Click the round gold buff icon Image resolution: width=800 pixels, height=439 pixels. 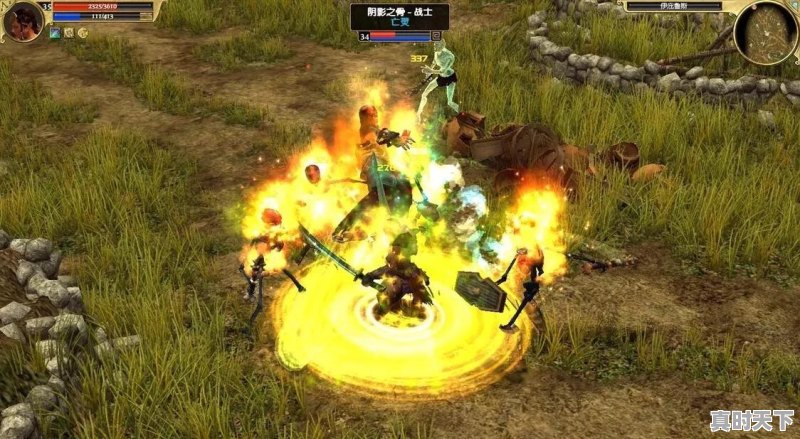tap(83, 33)
